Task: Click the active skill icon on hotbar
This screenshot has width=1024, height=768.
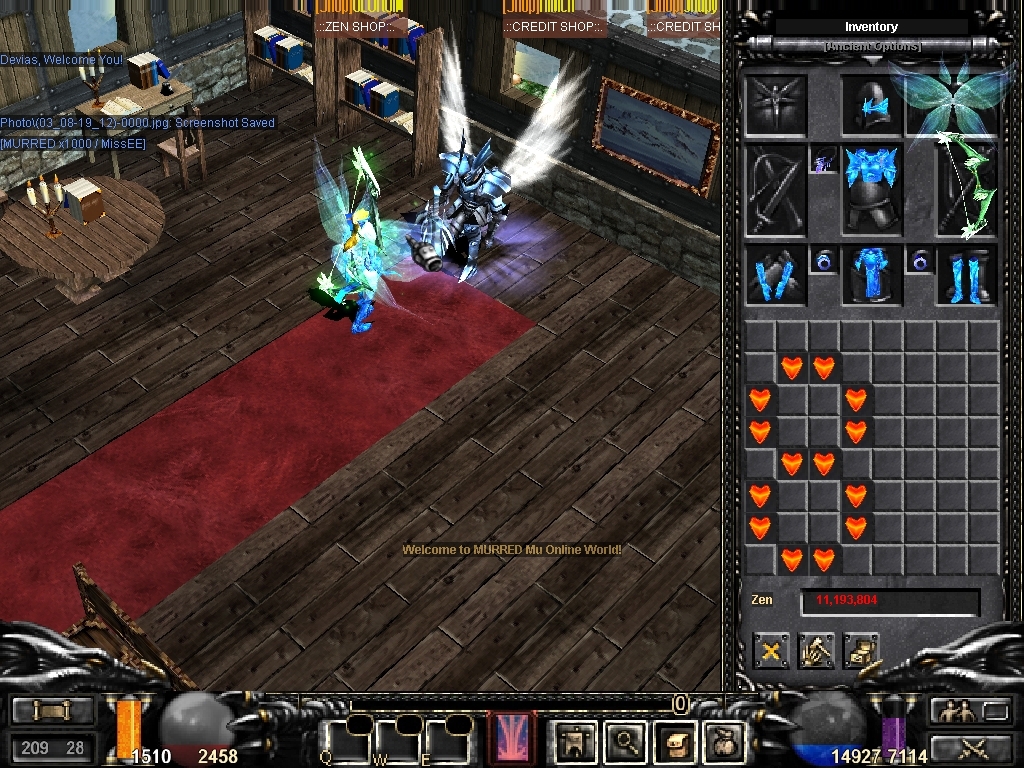Action: (x=511, y=739)
